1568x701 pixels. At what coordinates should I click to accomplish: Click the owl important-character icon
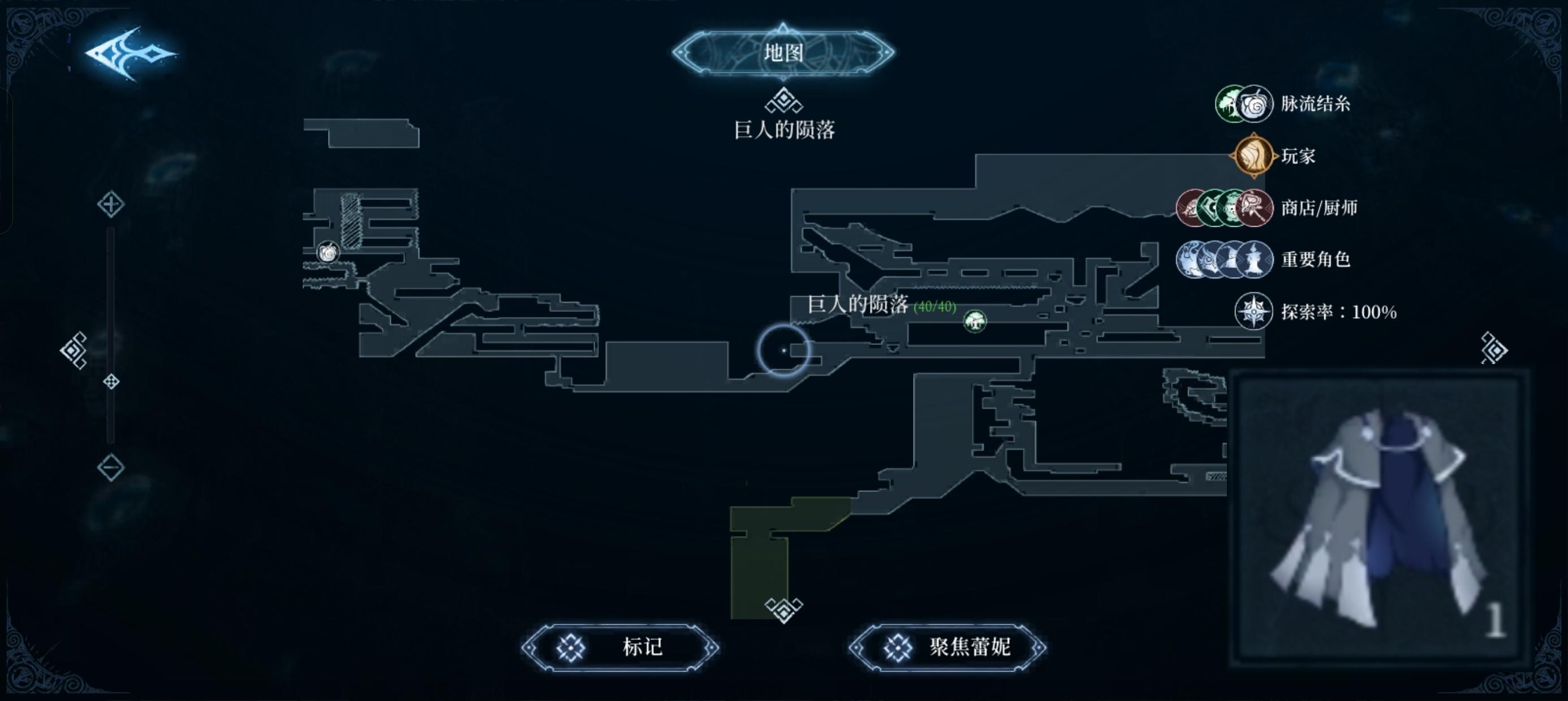(x=1209, y=258)
